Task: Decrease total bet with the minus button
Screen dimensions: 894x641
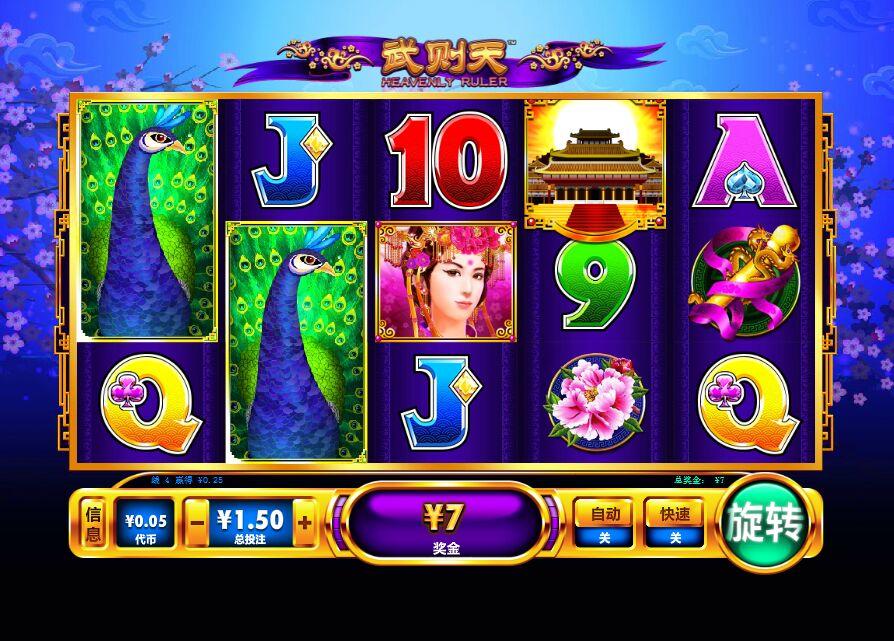Action: pyautogui.click(x=197, y=523)
